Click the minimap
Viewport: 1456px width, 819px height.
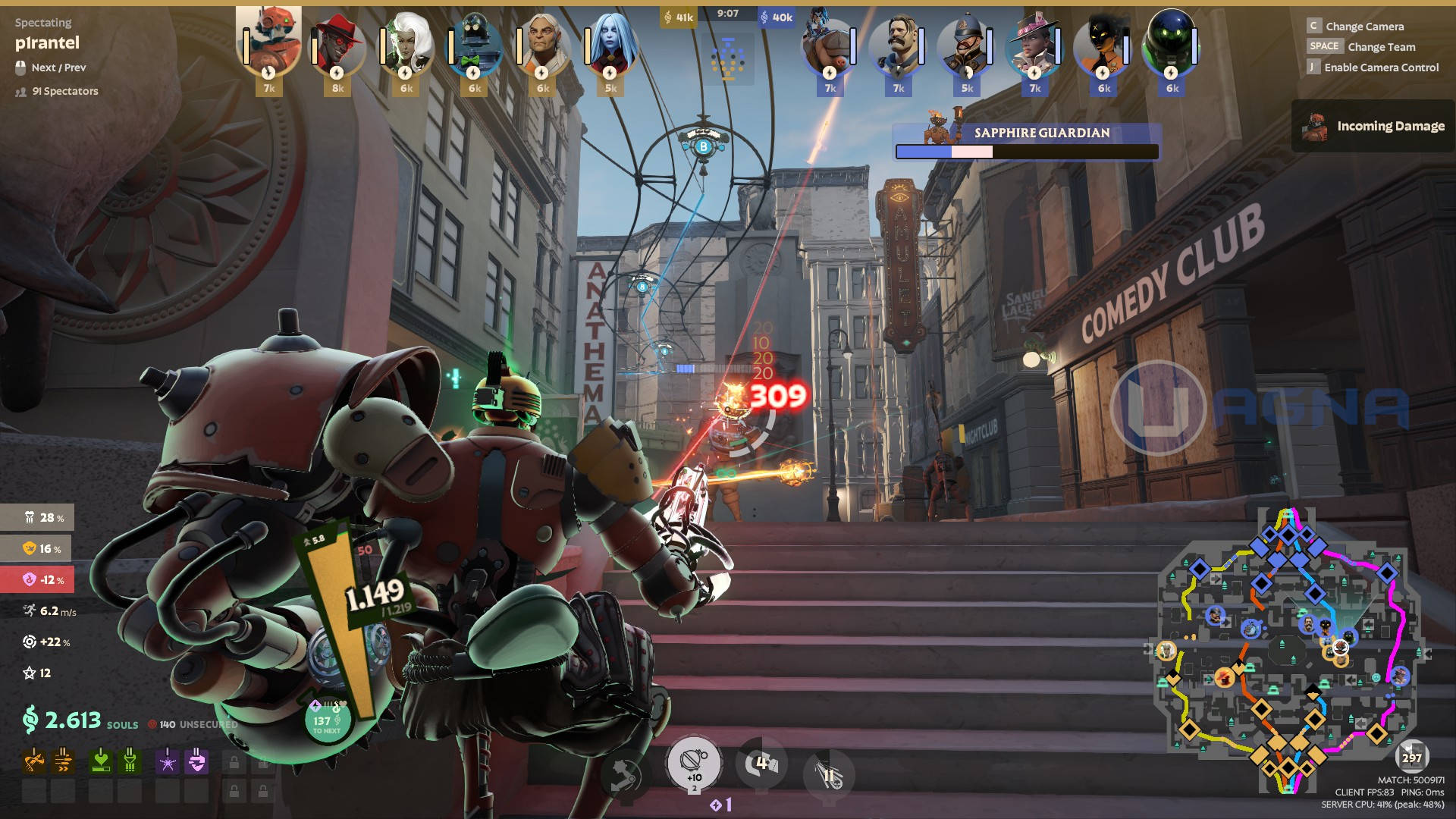1285,652
